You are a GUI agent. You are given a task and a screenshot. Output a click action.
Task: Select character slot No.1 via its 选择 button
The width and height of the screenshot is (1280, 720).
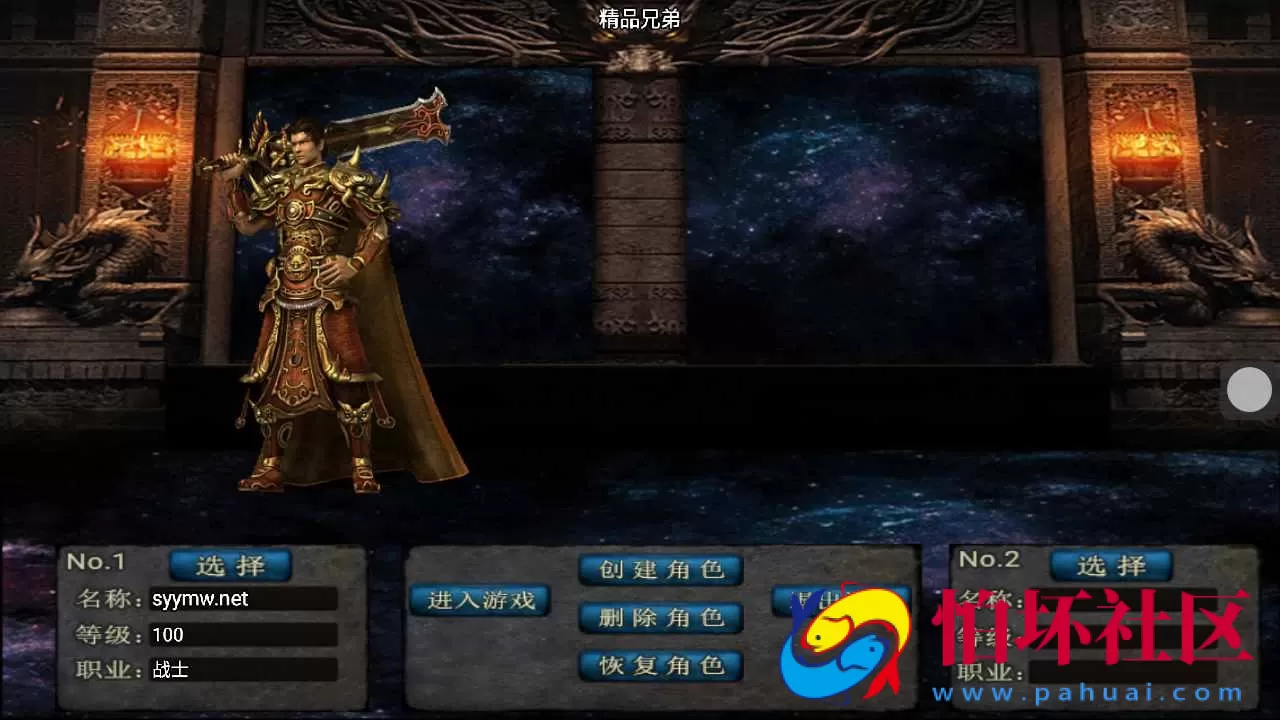pos(230,565)
